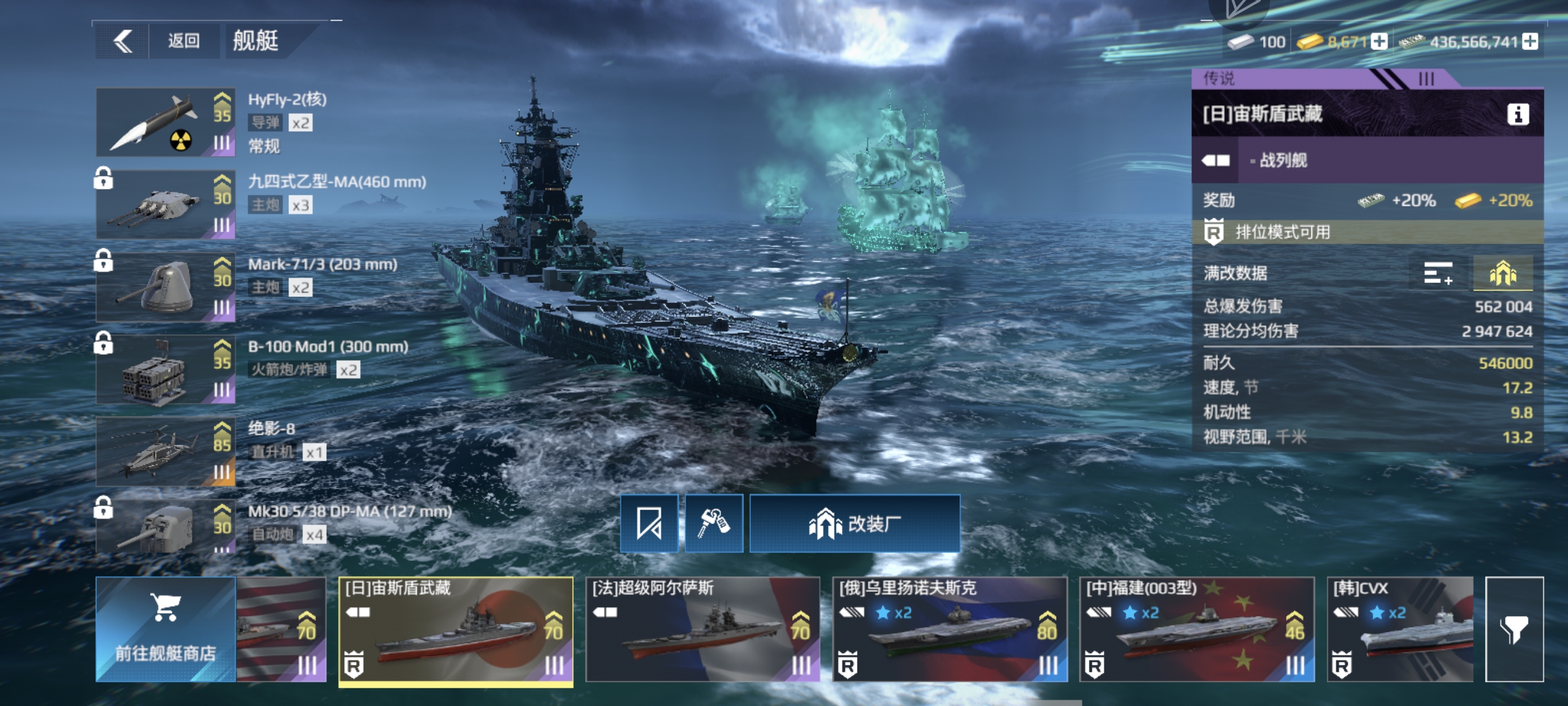This screenshot has height=706, width=1568.
Task: Add gold with the plus button
Action: click(x=1379, y=41)
